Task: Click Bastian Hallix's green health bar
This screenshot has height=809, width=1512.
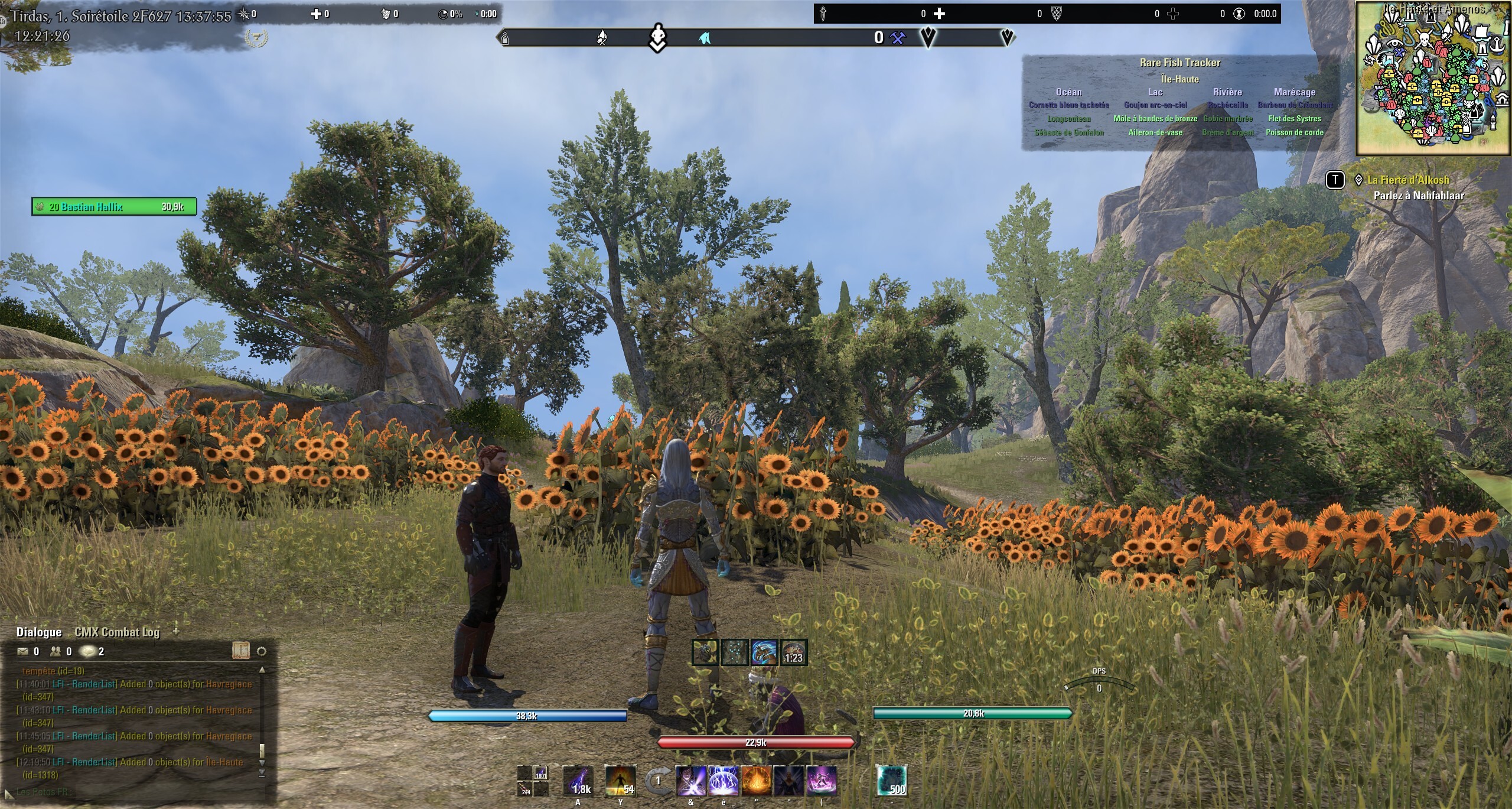Action: 112,207
